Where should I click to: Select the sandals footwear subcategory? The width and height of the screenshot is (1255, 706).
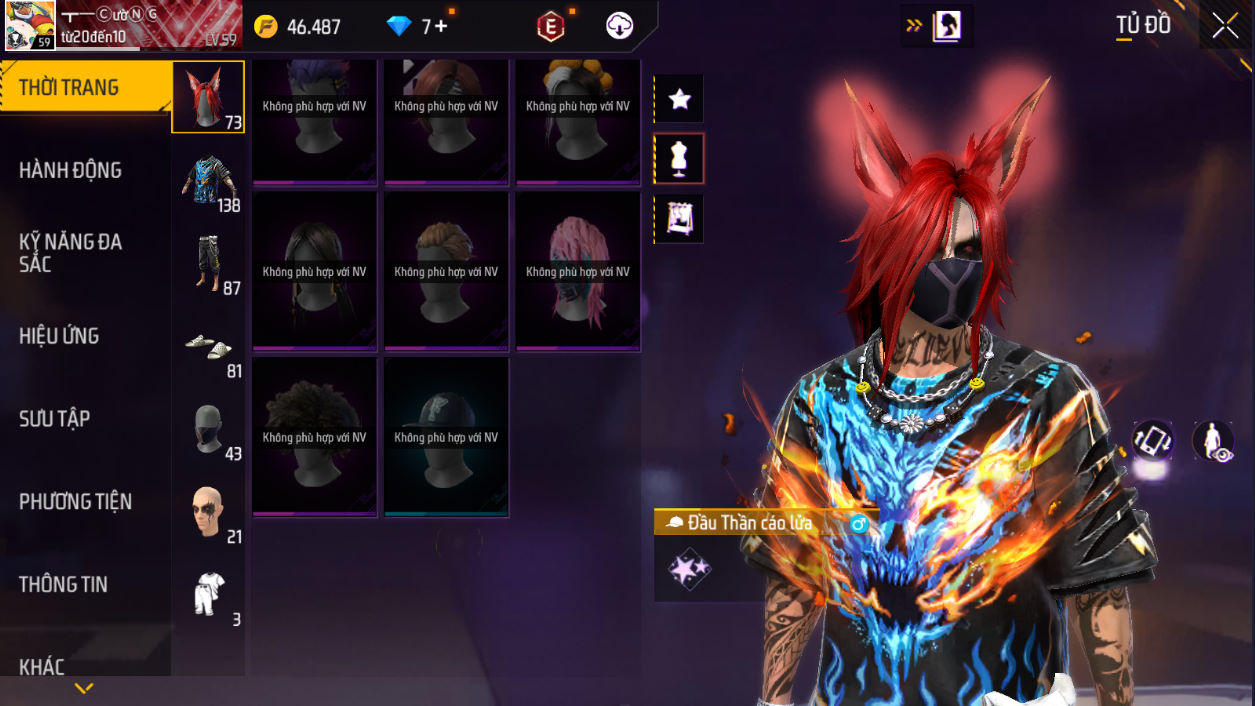tap(209, 346)
